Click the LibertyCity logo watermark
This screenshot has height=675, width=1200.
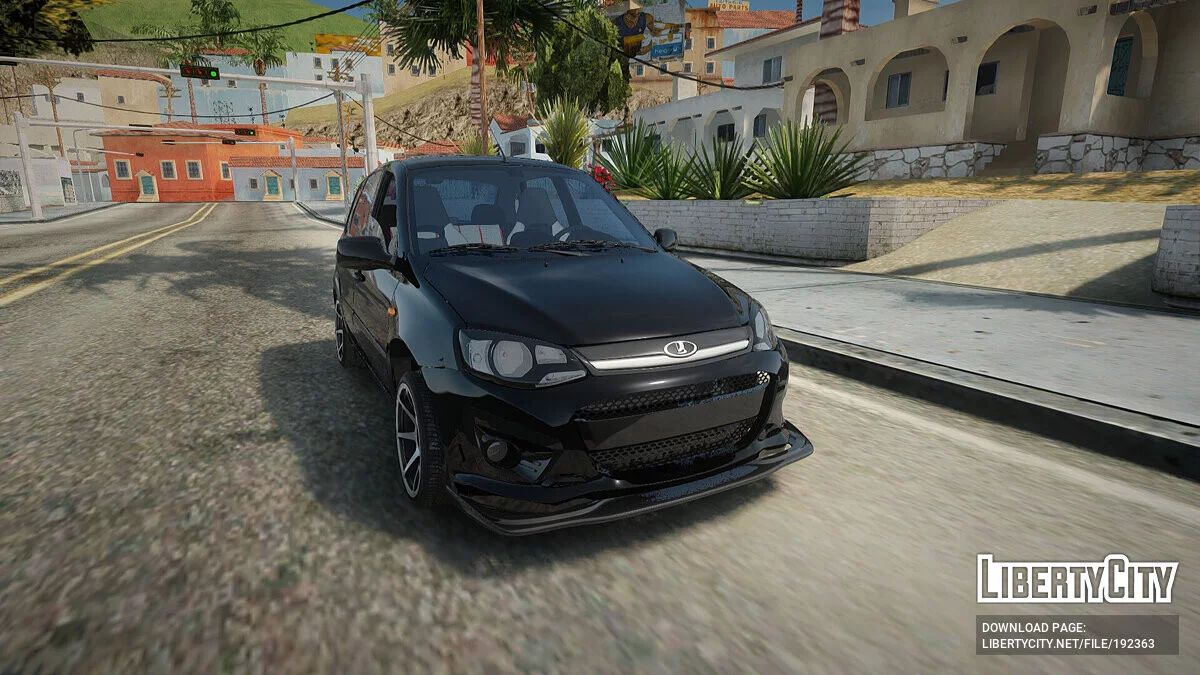coord(1077,579)
